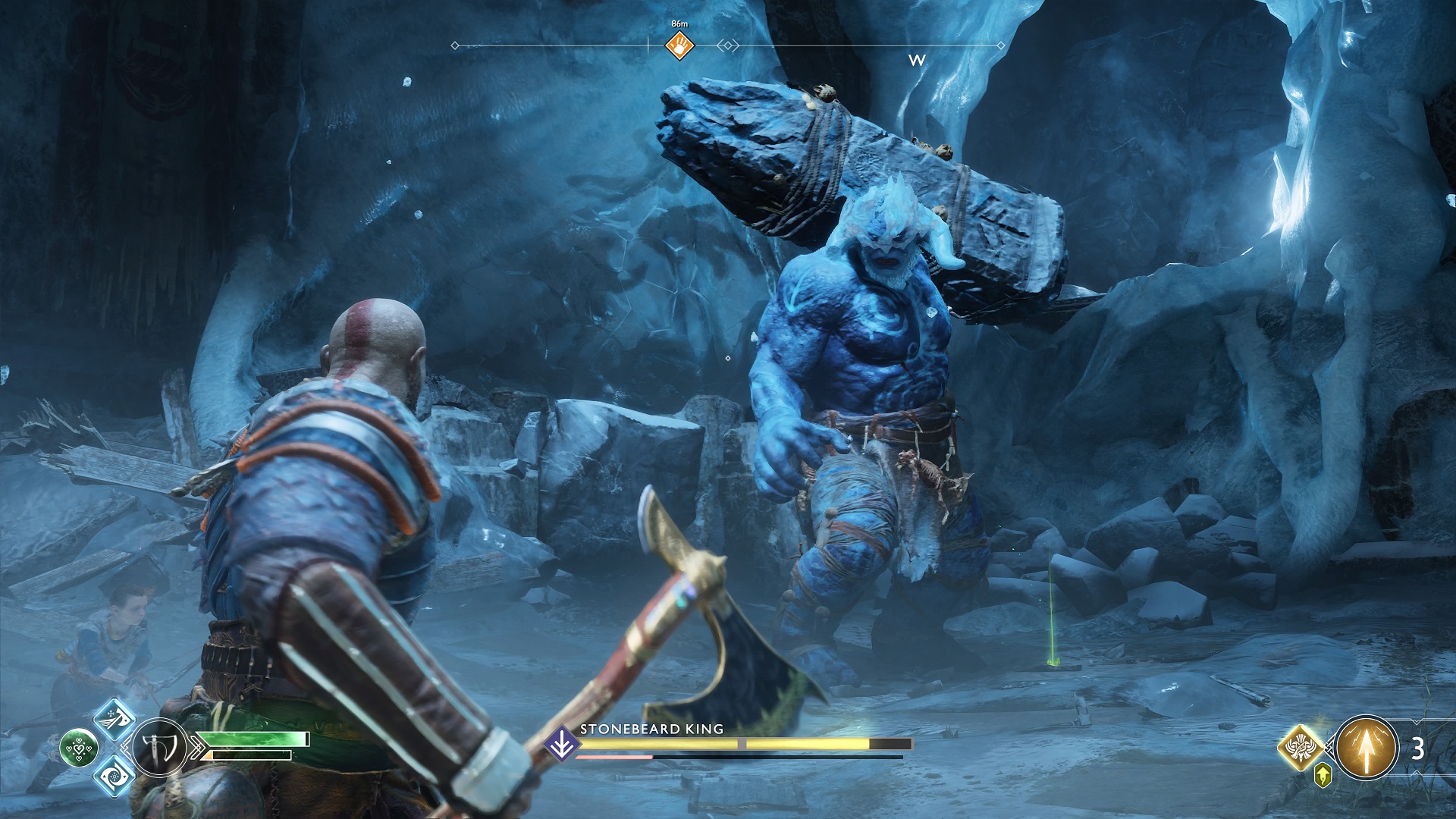Toggle the runic cooldown spiral icon
This screenshot has width=1456, height=819.
115,776
